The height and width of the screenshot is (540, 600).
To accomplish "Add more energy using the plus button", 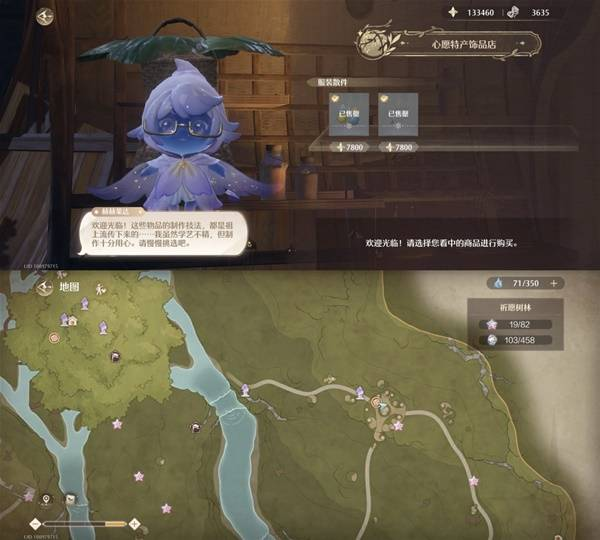I will point(553,283).
